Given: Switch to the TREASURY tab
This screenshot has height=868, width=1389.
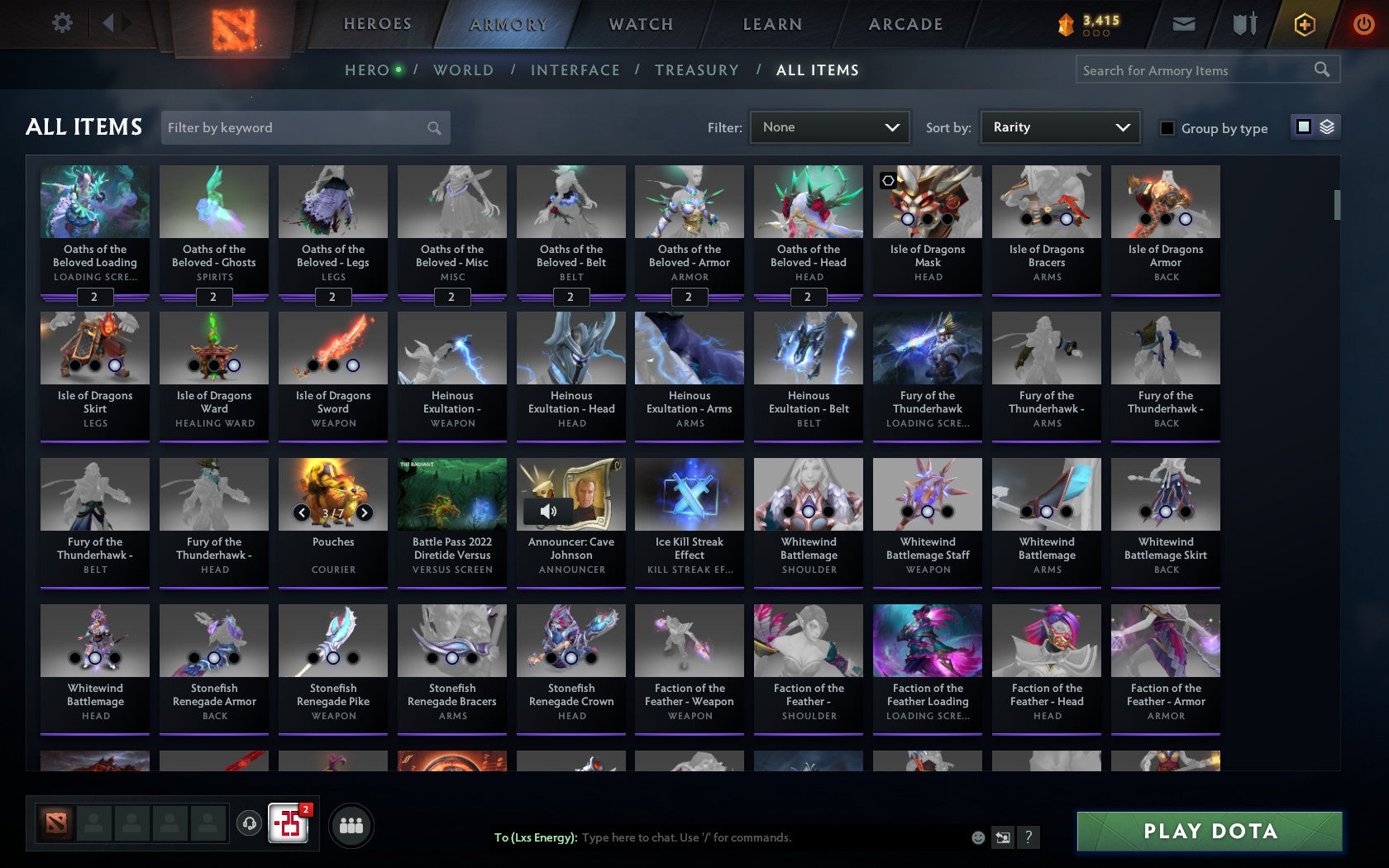Looking at the screenshot, I should pyautogui.click(x=697, y=70).
